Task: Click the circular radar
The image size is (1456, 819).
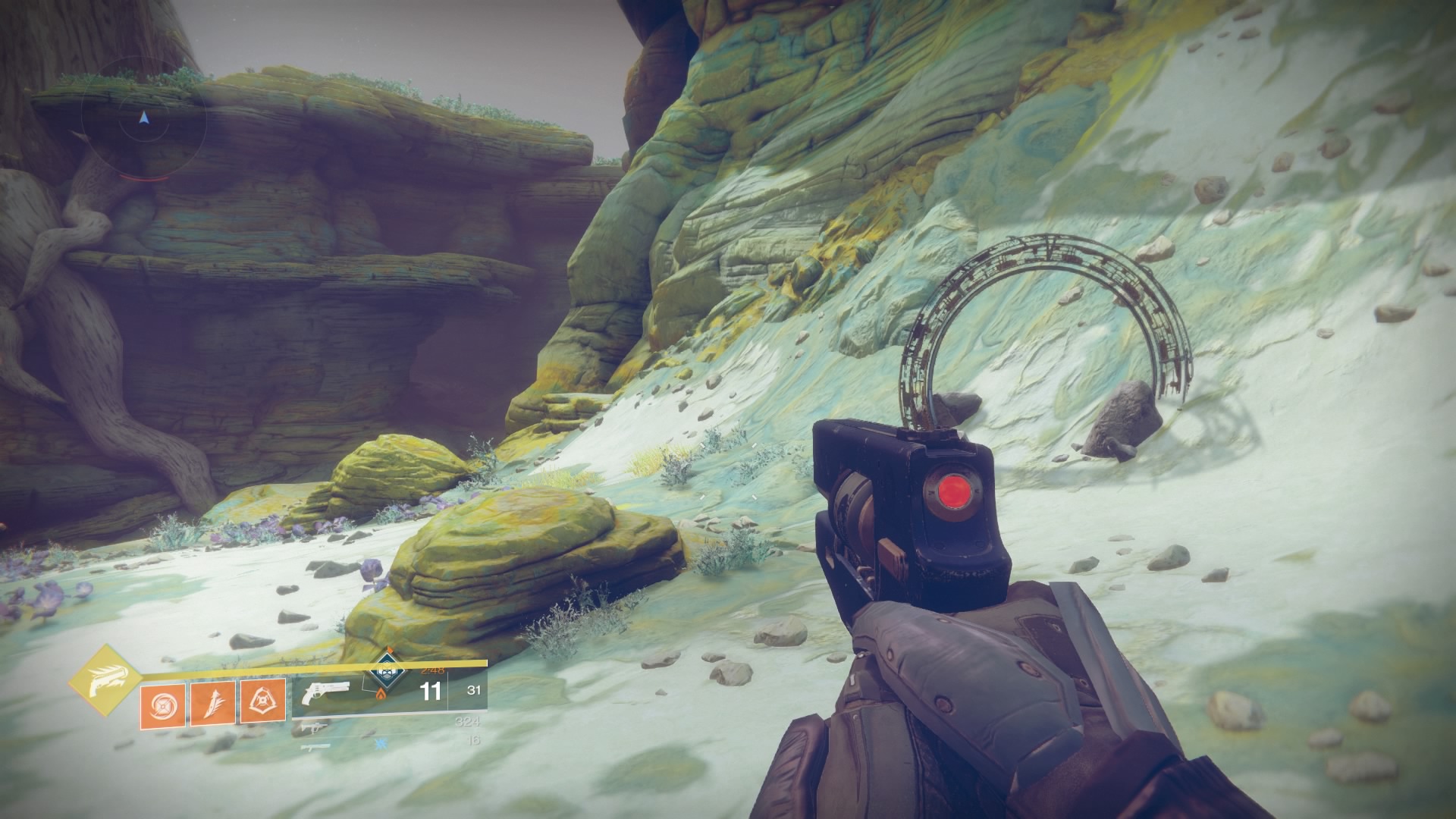Action: point(143,119)
